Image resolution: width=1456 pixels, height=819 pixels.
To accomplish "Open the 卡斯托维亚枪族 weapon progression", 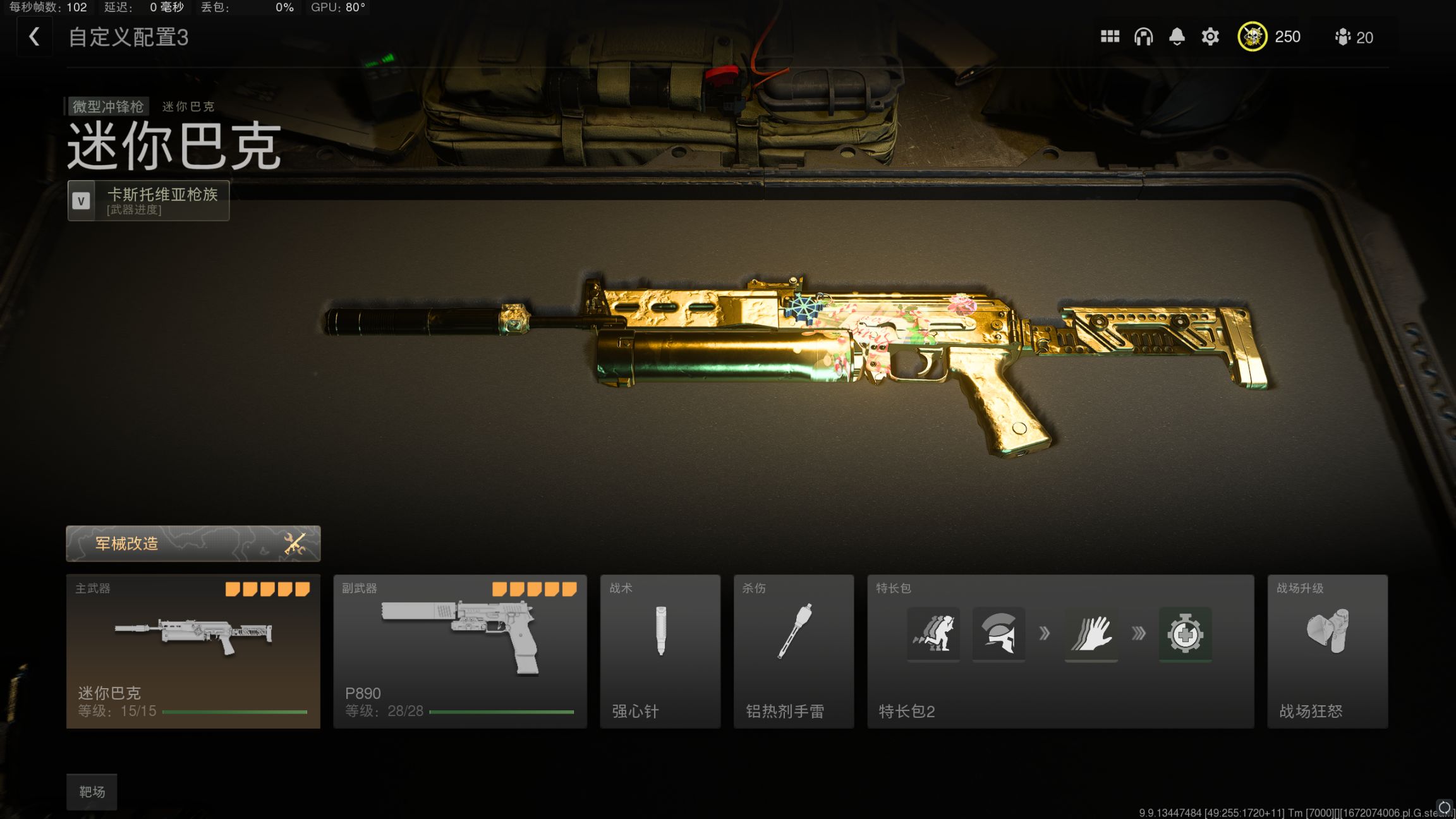I will (x=149, y=200).
